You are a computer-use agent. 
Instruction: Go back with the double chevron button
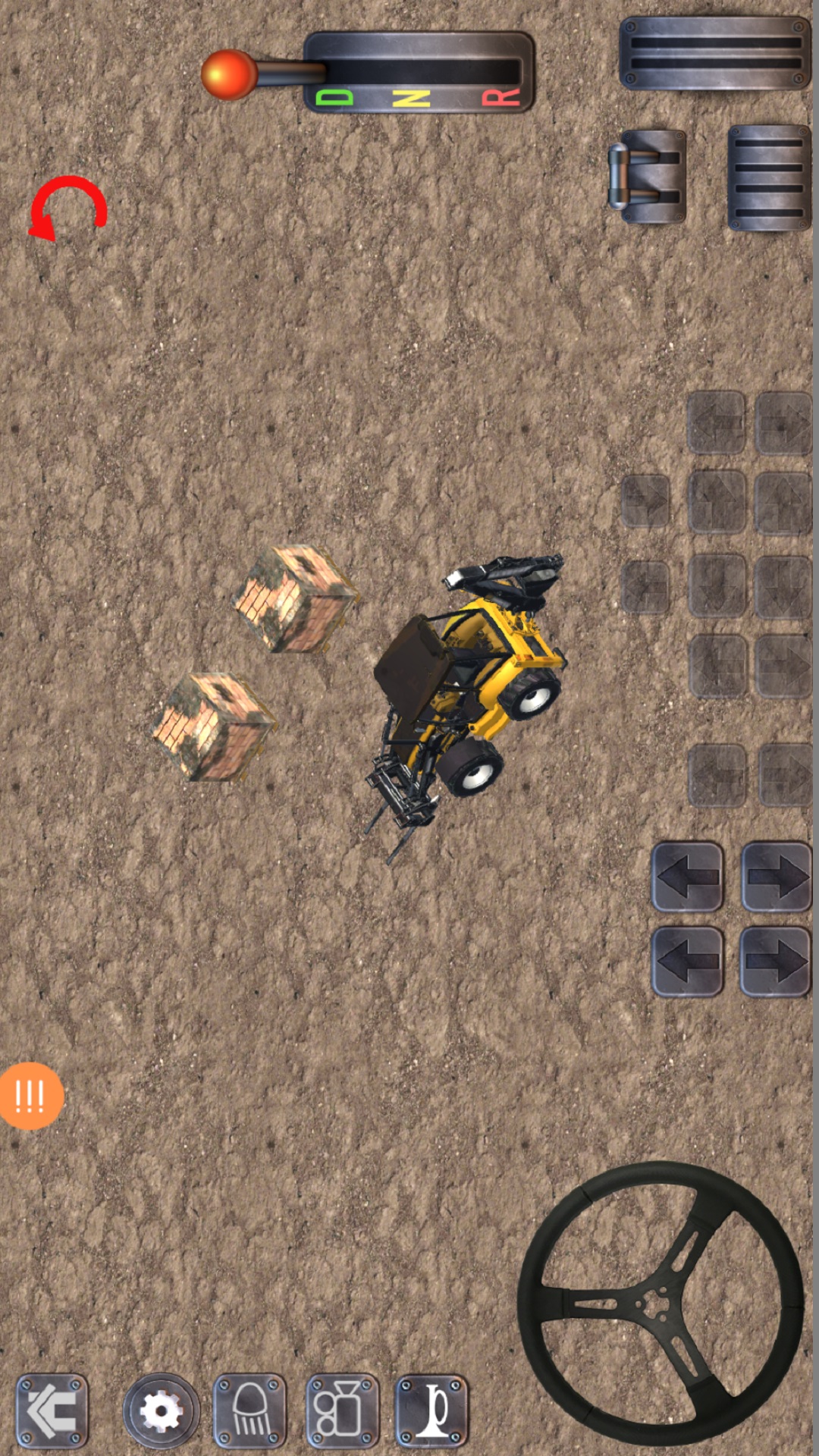pyautogui.click(x=52, y=1410)
